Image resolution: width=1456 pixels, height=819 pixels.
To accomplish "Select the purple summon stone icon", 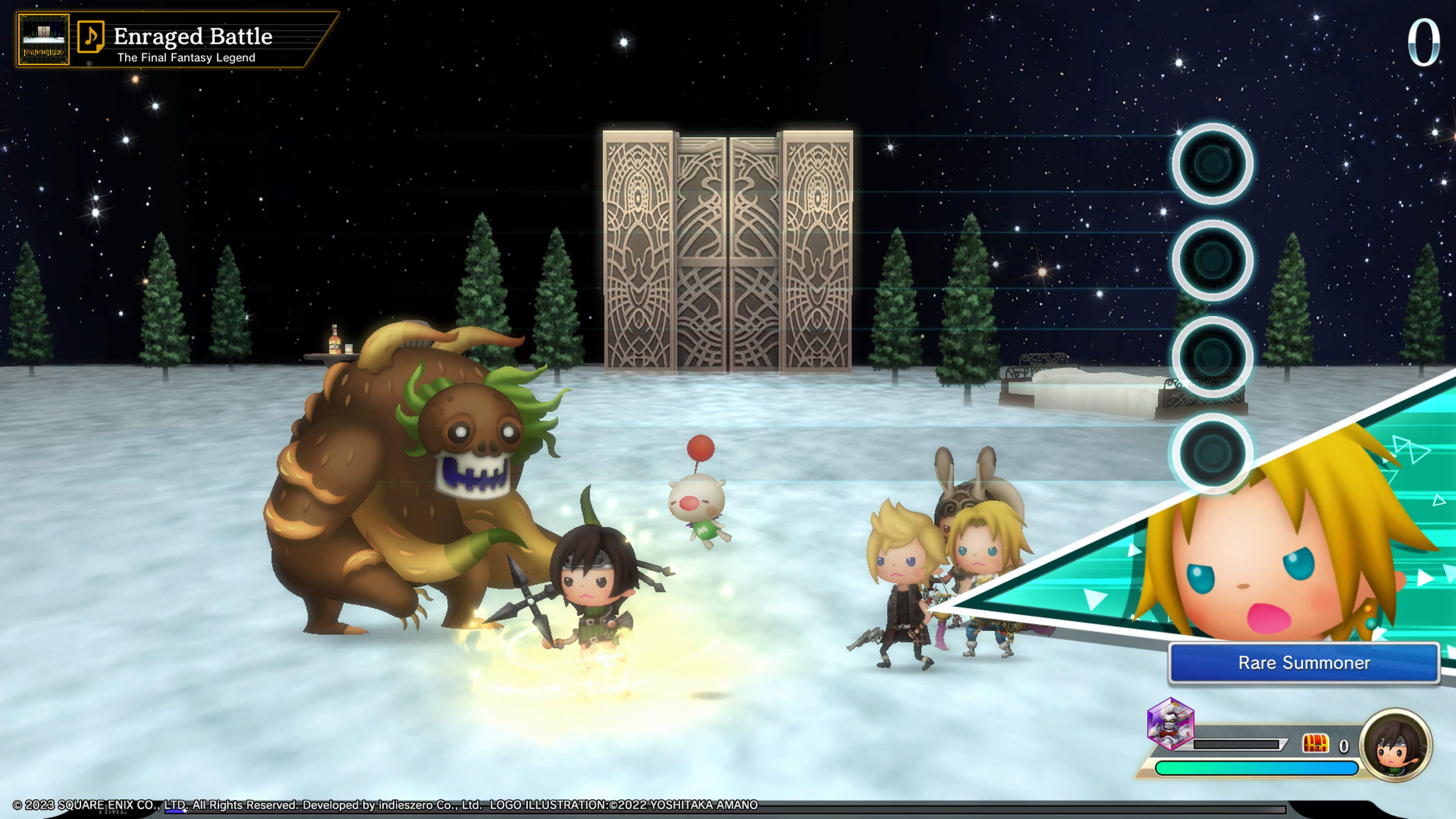I will pyautogui.click(x=1170, y=724).
